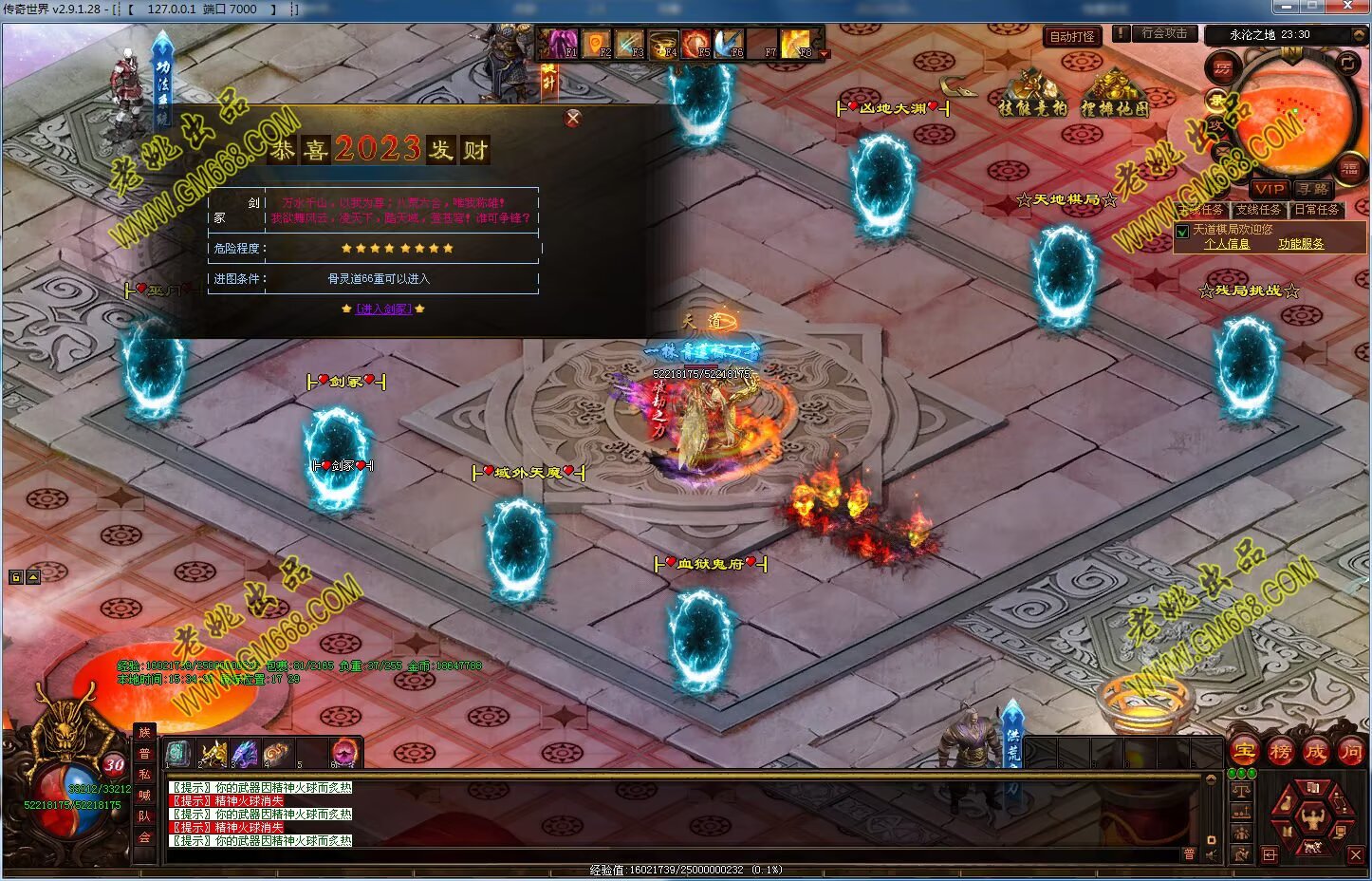Click the 进入剑冢 link in the dialog
Viewport: 1372px width, 881px height.
383,309
